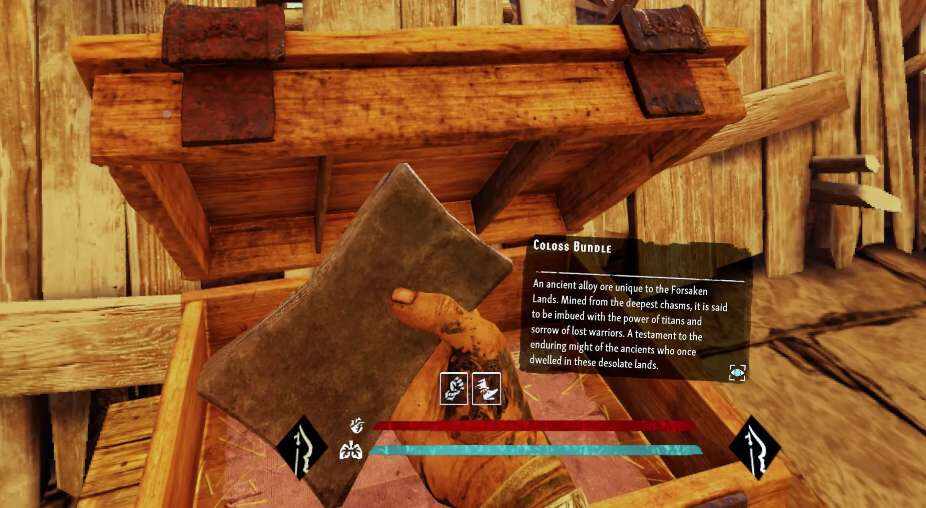The image size is (926, 508).
Task: Select the left diamond weapon slot
Action: (303, 447)
